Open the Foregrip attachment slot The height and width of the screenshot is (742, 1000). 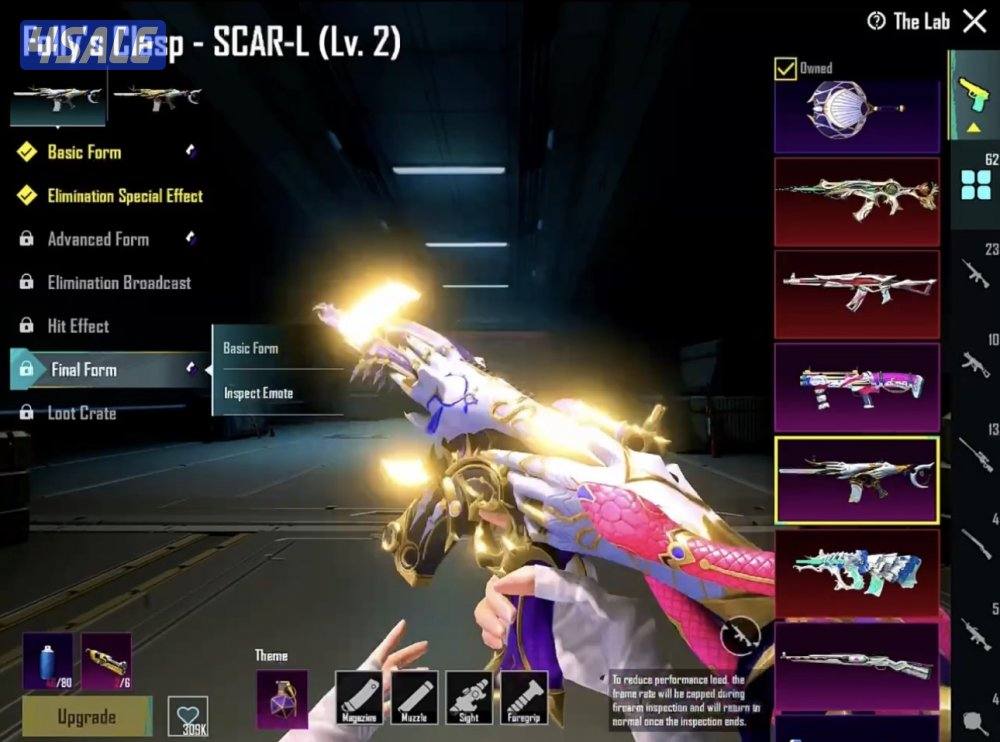[x=524, y=697]
